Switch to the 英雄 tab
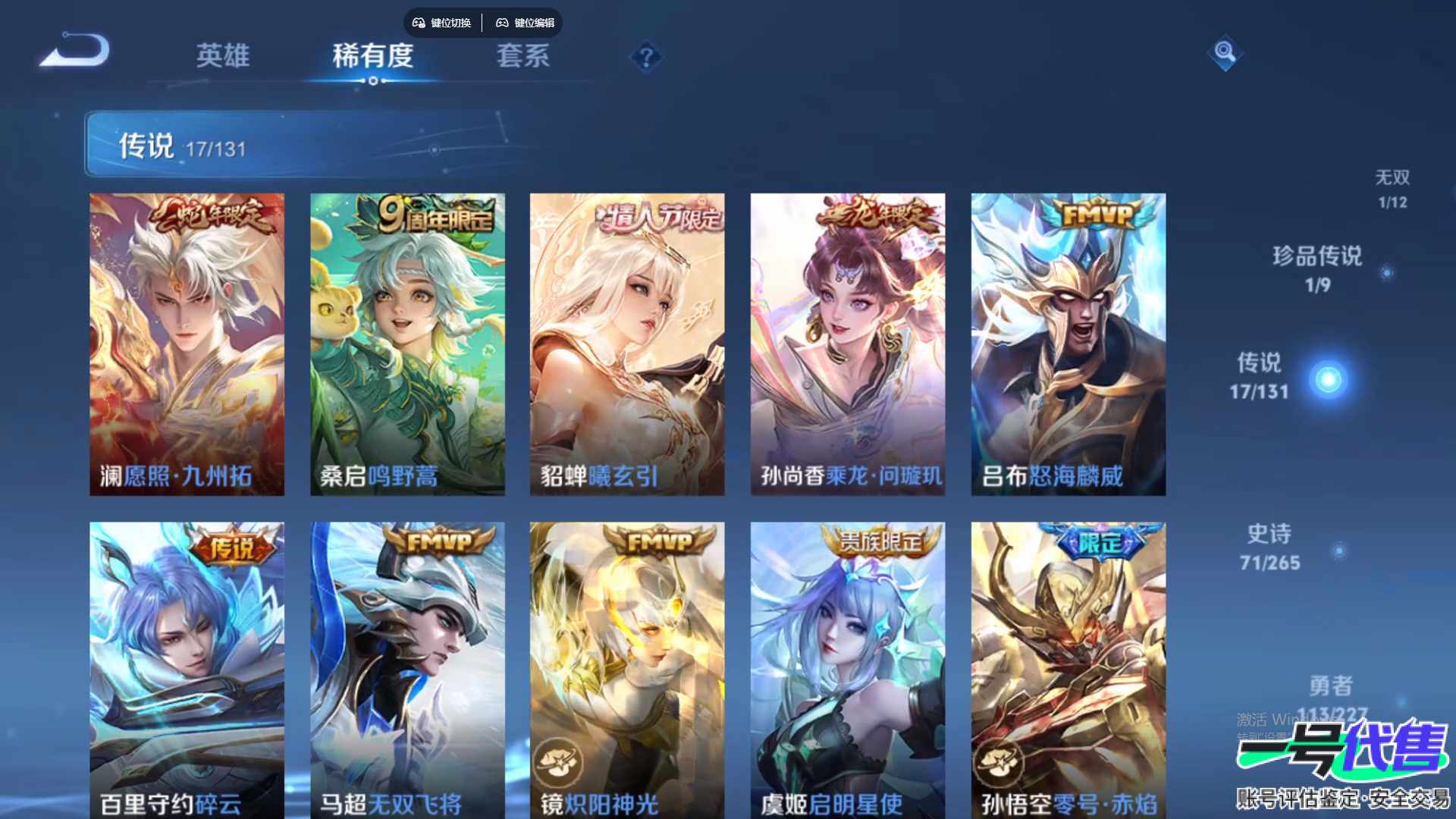Viewport: 1456px width, 819px height. point(222,56)
